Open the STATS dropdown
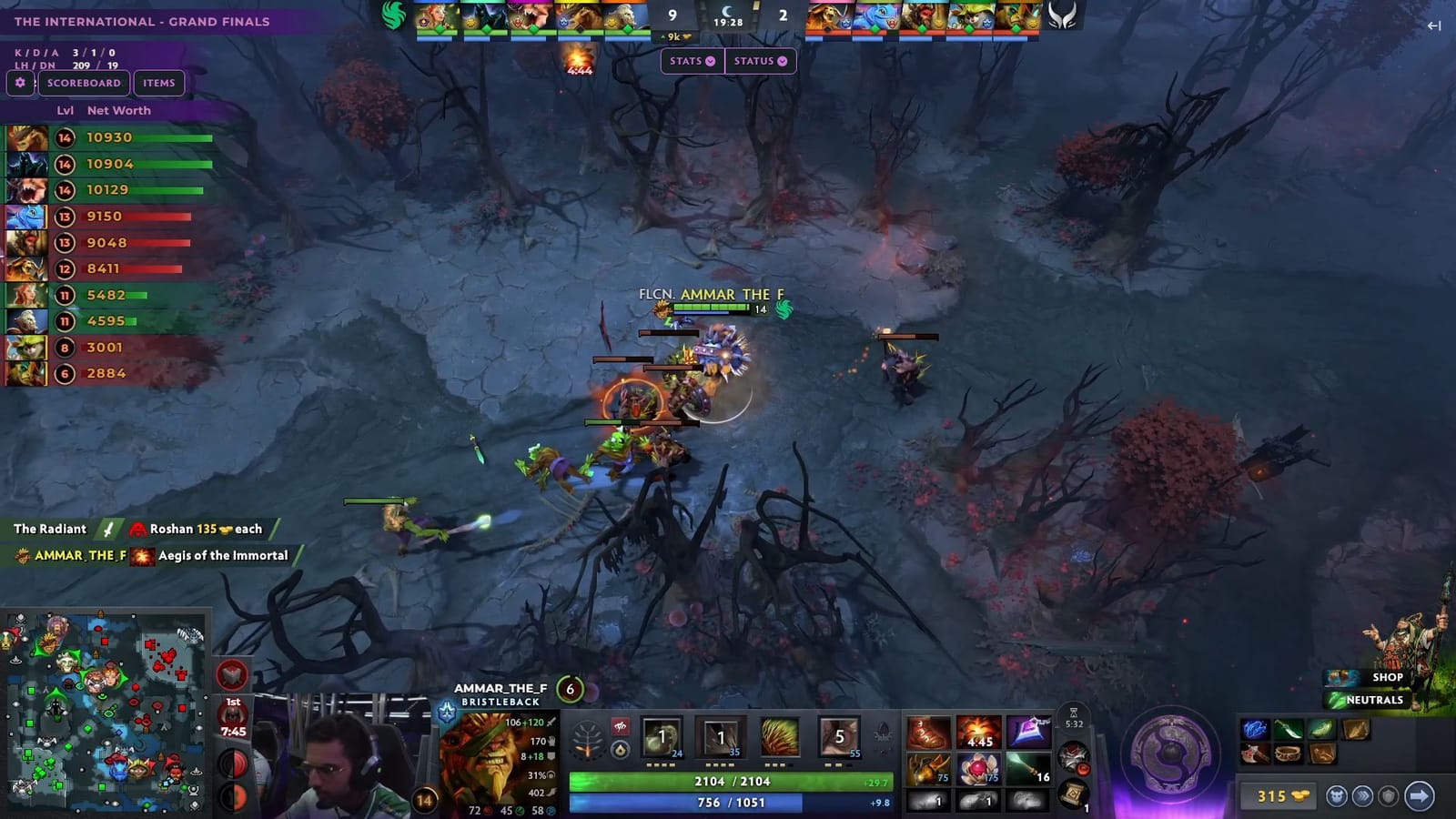The height and width of the screenshot is (819, 1456). (691, 61)
